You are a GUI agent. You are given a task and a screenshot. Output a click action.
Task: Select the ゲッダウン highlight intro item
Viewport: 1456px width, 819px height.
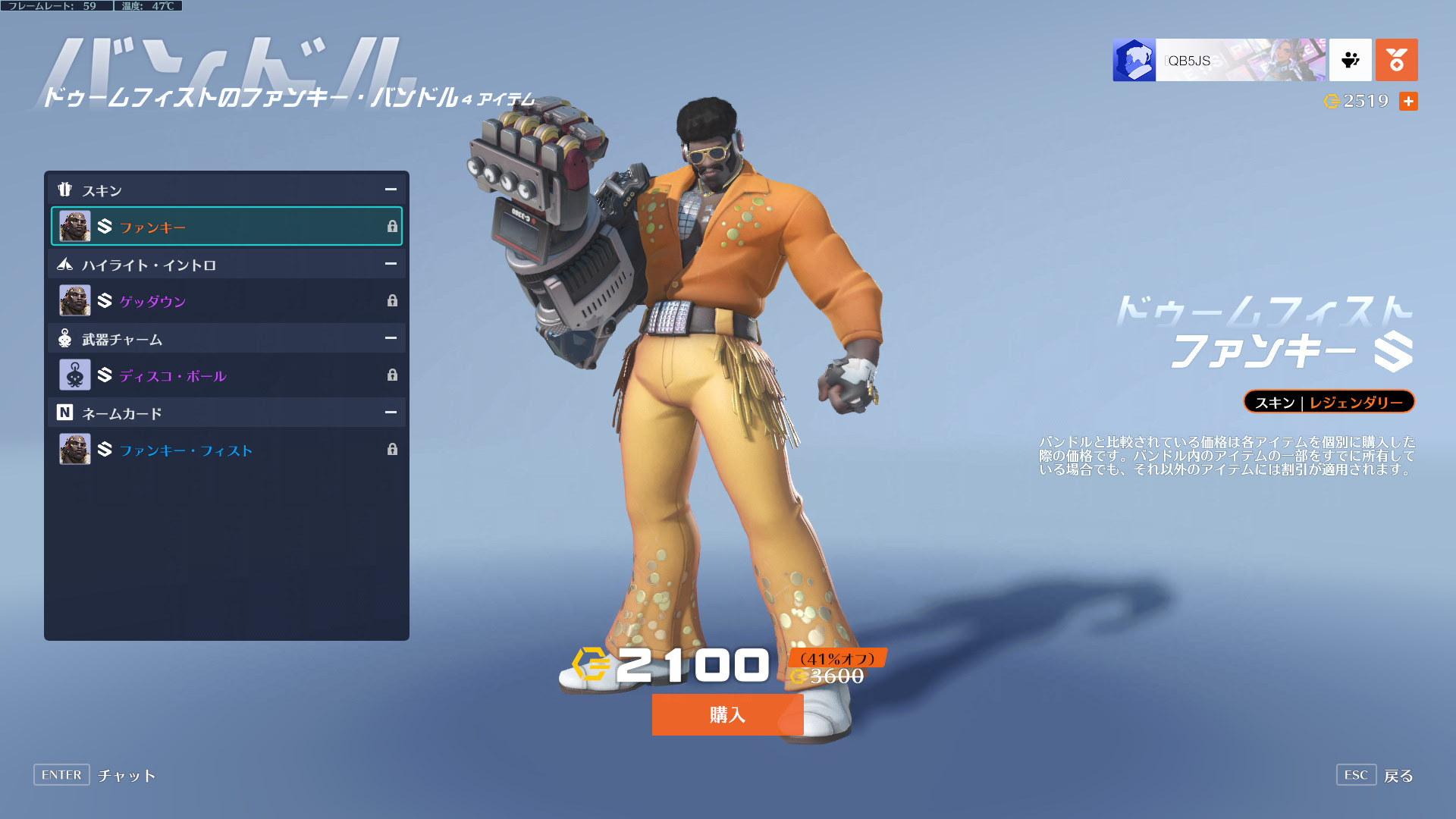coord(226,301)
